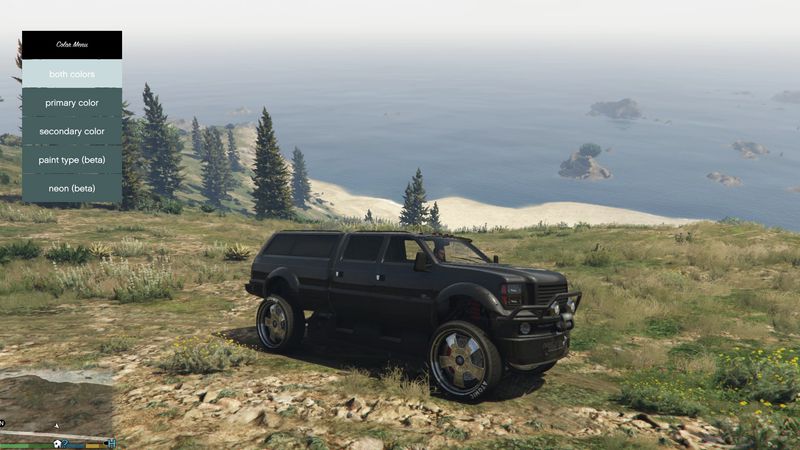
Task: Open the secondary color option
Action: coord(72,131)
